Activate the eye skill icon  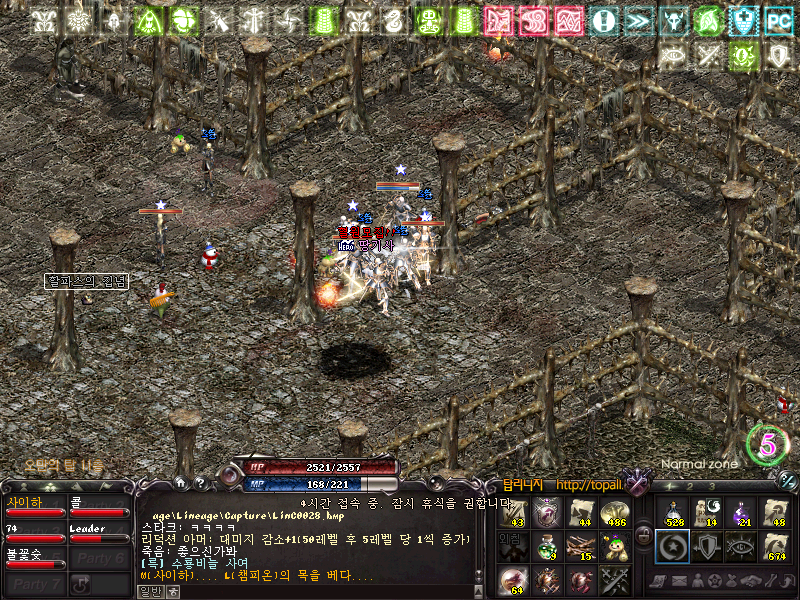pos(741,546)
